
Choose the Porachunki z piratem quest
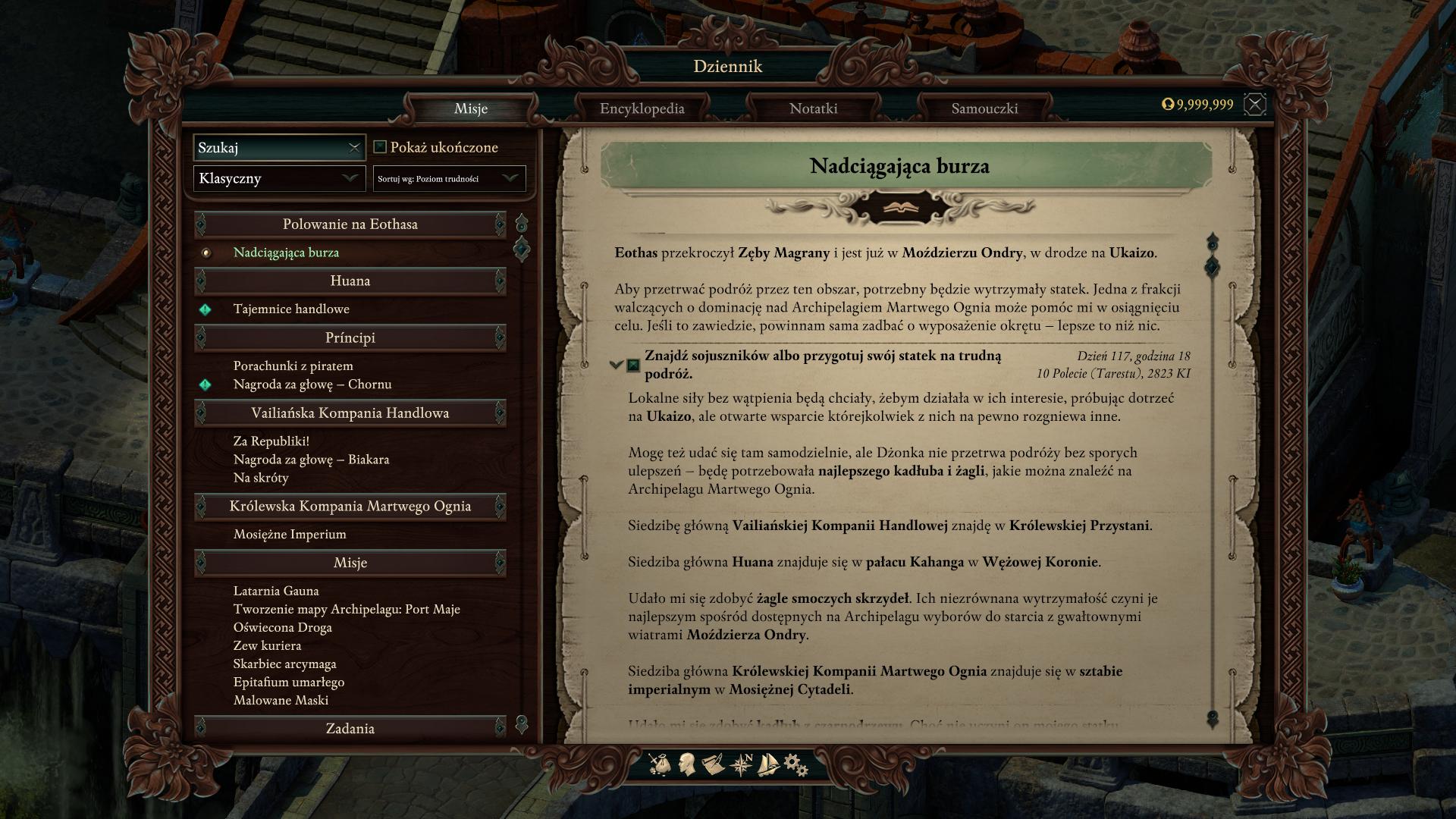click(x=293, y=366)
